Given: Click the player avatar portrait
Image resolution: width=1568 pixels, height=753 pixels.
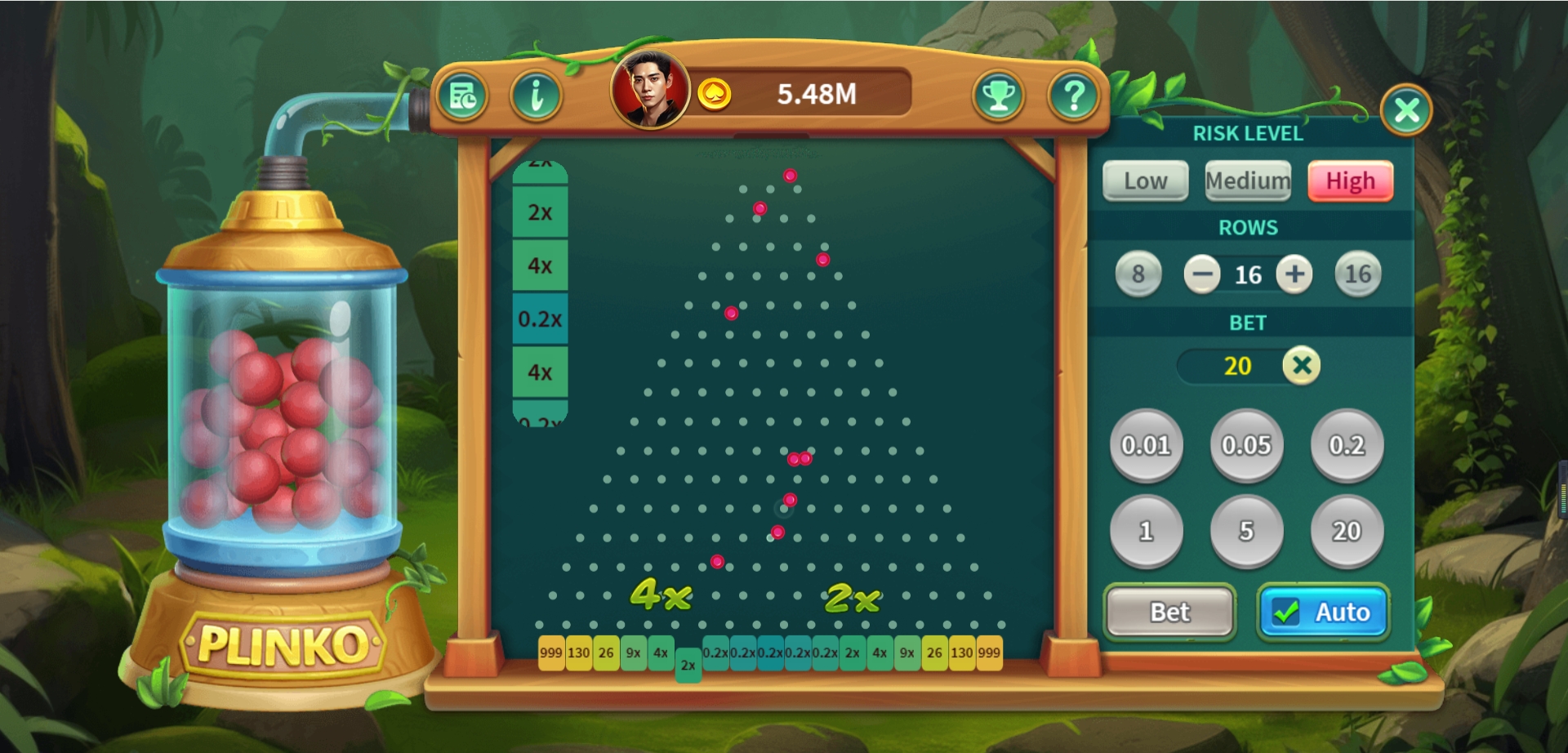Looking at the screenshot, I should (x=650, y=90).
